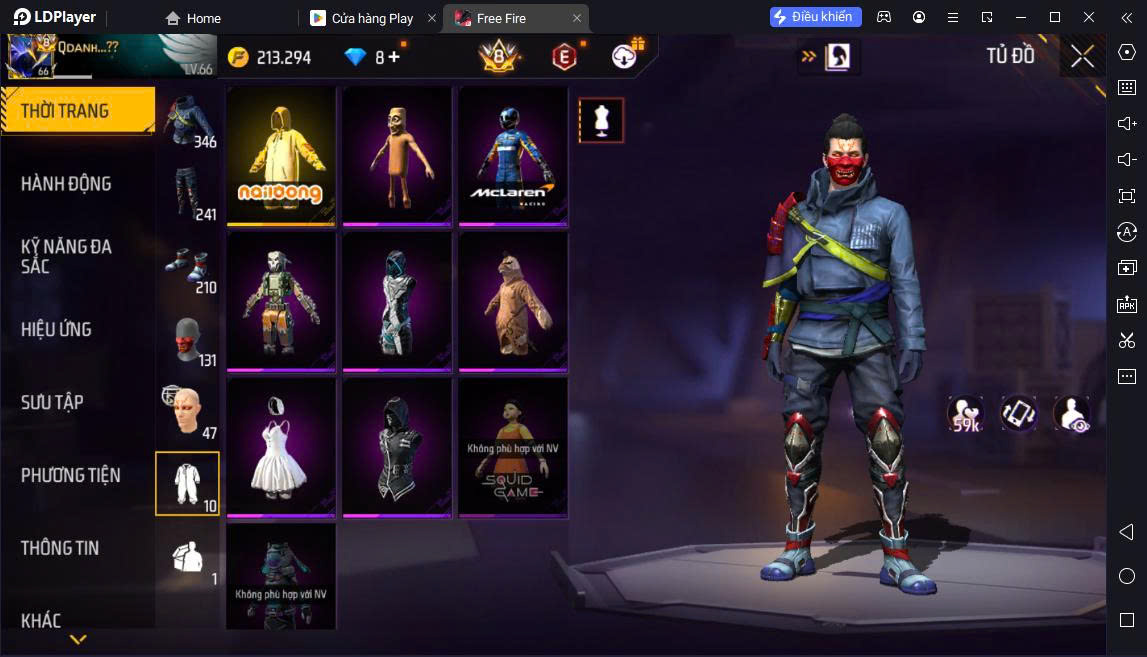The width and height of the screenshot is (1147, 657).
Task: Open the Thông Tin menu entry
Action: (x=60, y=548)
